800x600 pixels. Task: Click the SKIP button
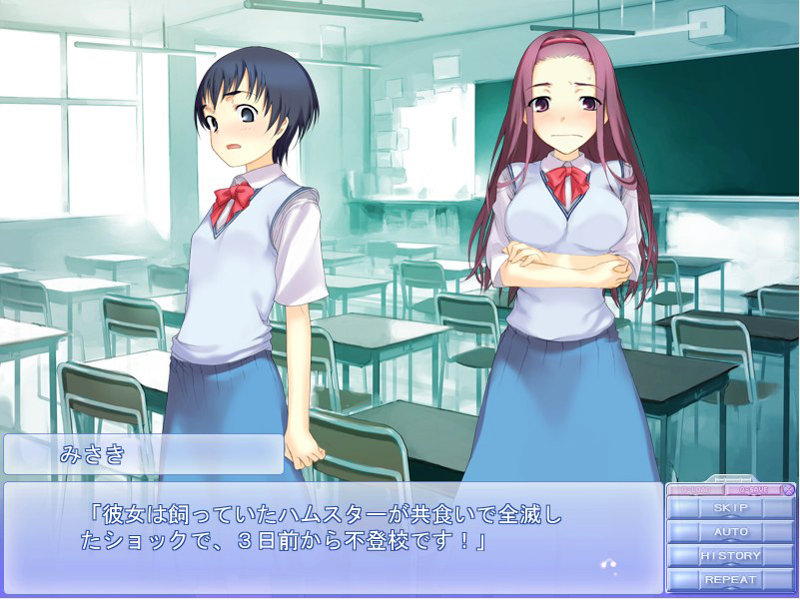(x=730, y=508)
